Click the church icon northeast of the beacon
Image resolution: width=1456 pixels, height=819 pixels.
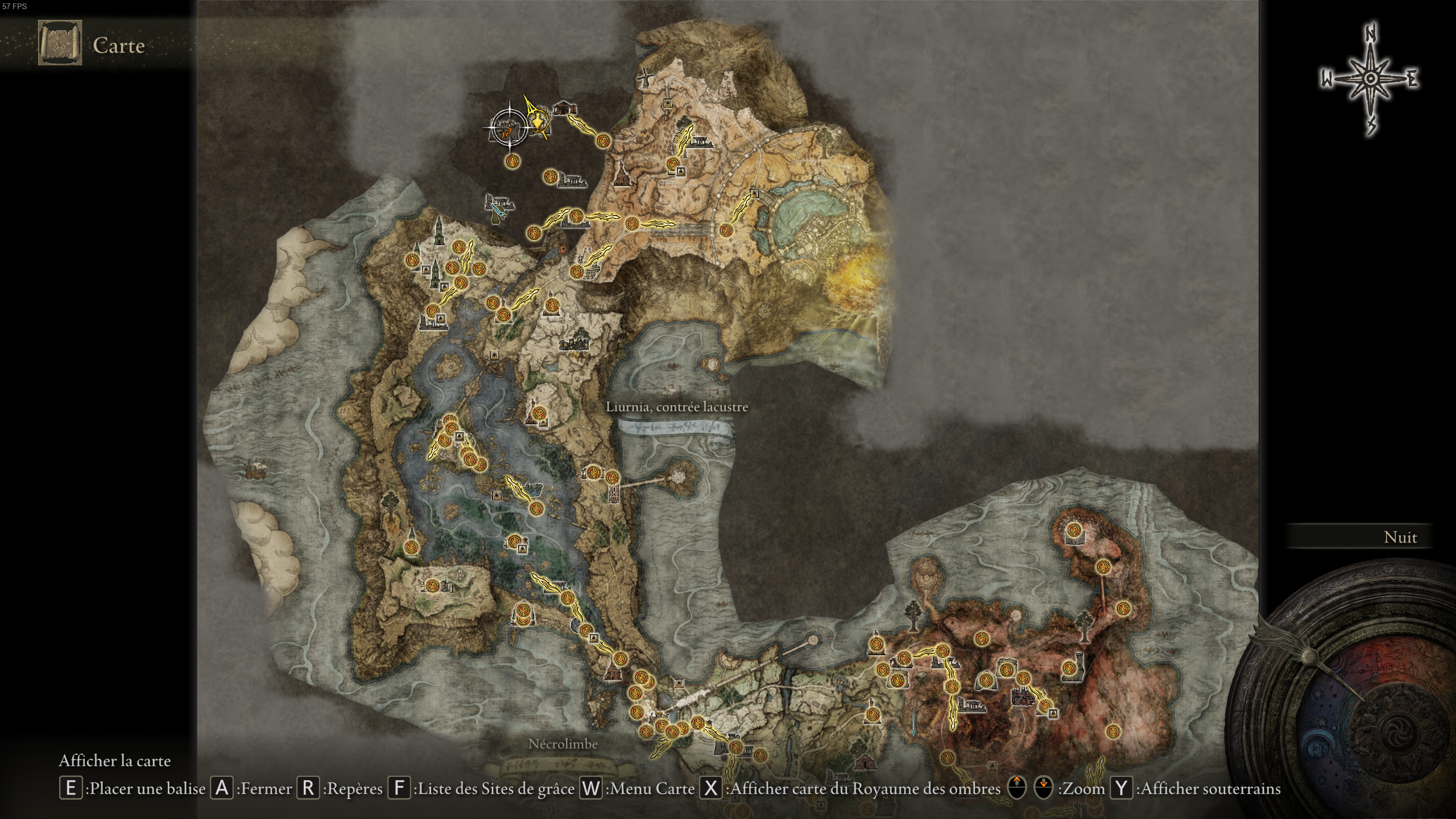click(565, 109)
